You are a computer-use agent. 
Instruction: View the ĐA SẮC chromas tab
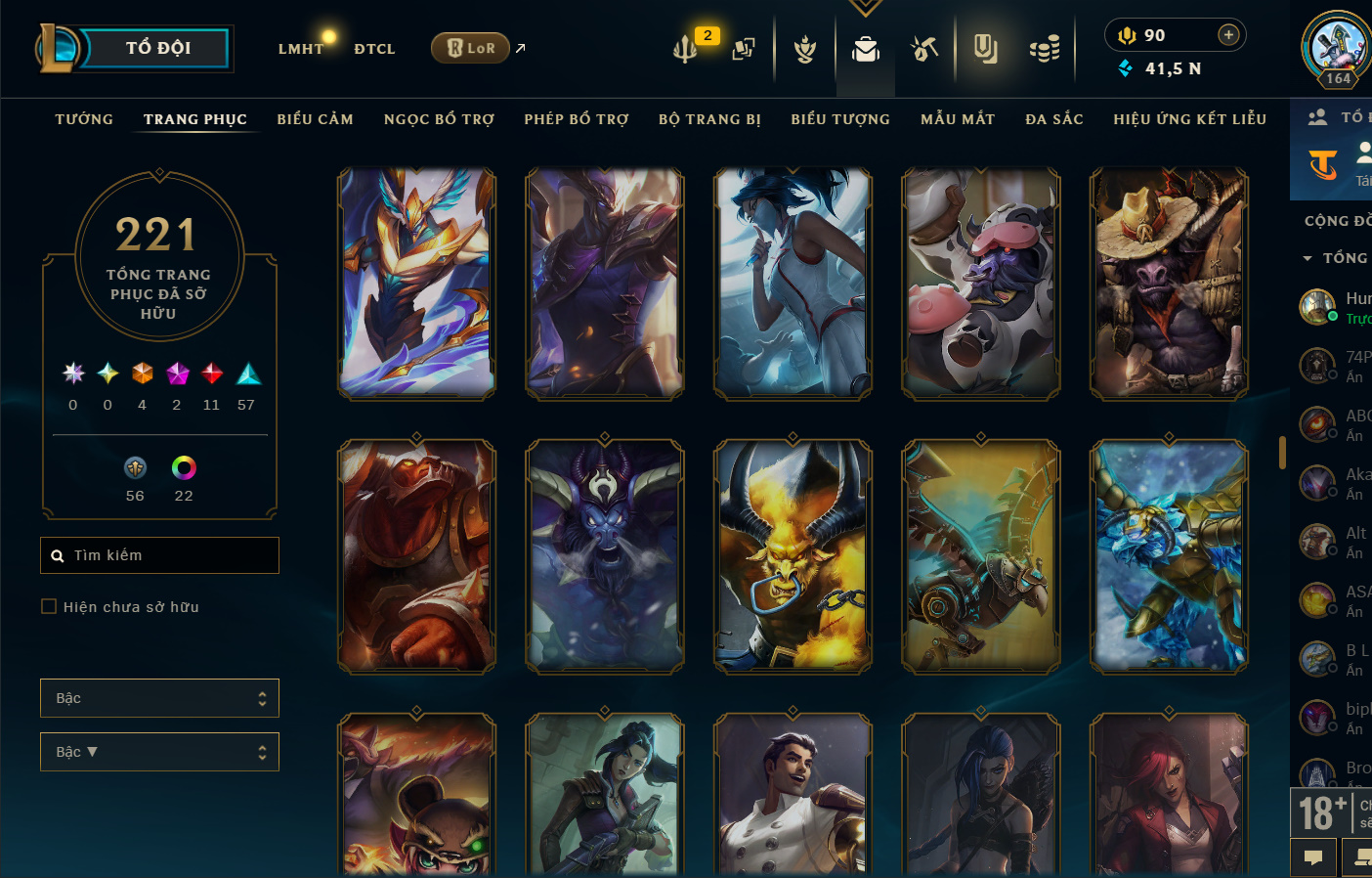click(1054, 119)
